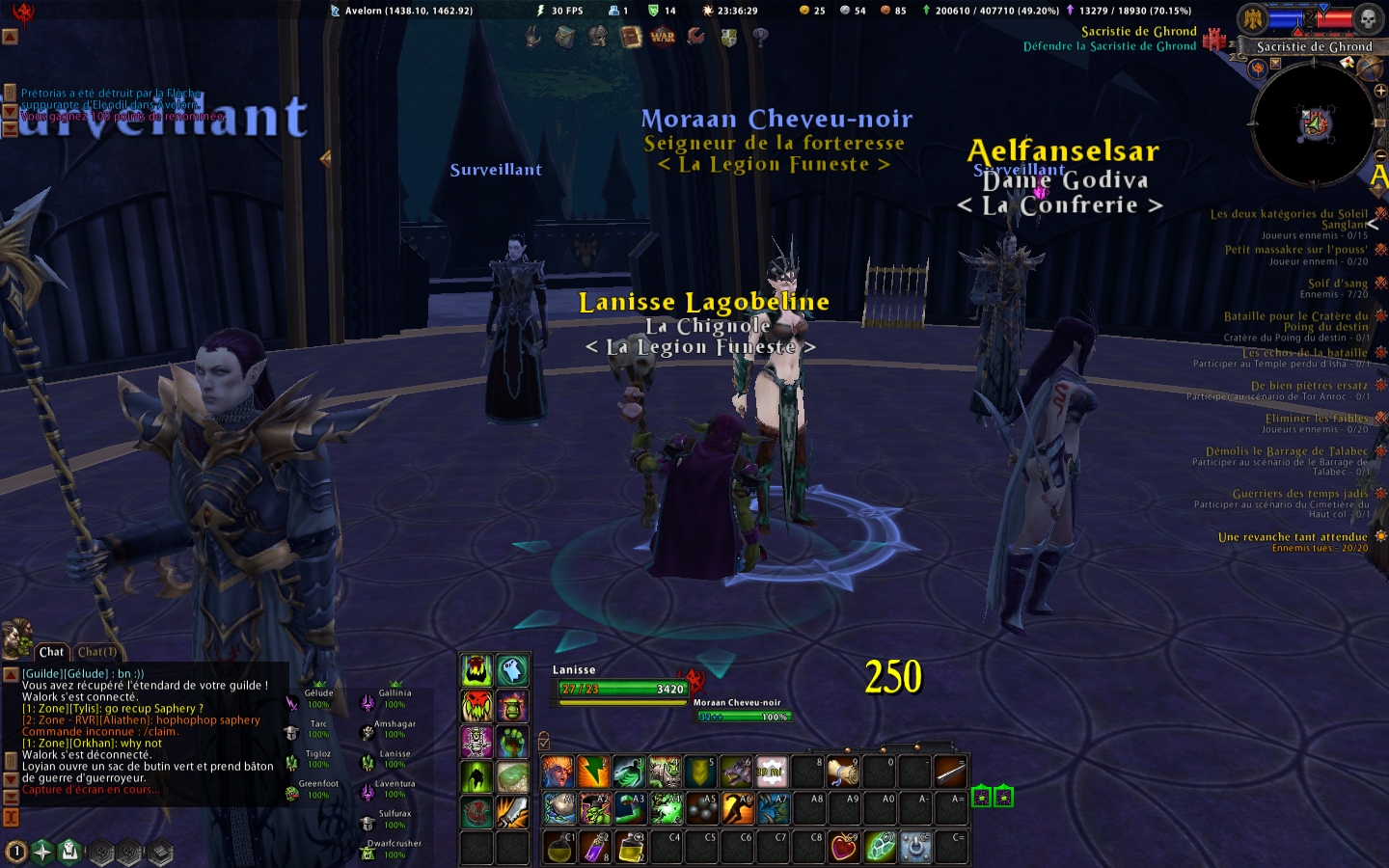This screenshot has height=868, width=1389.
Task: Open the Tome of Knowledge book icon
Action: [630, 37]
